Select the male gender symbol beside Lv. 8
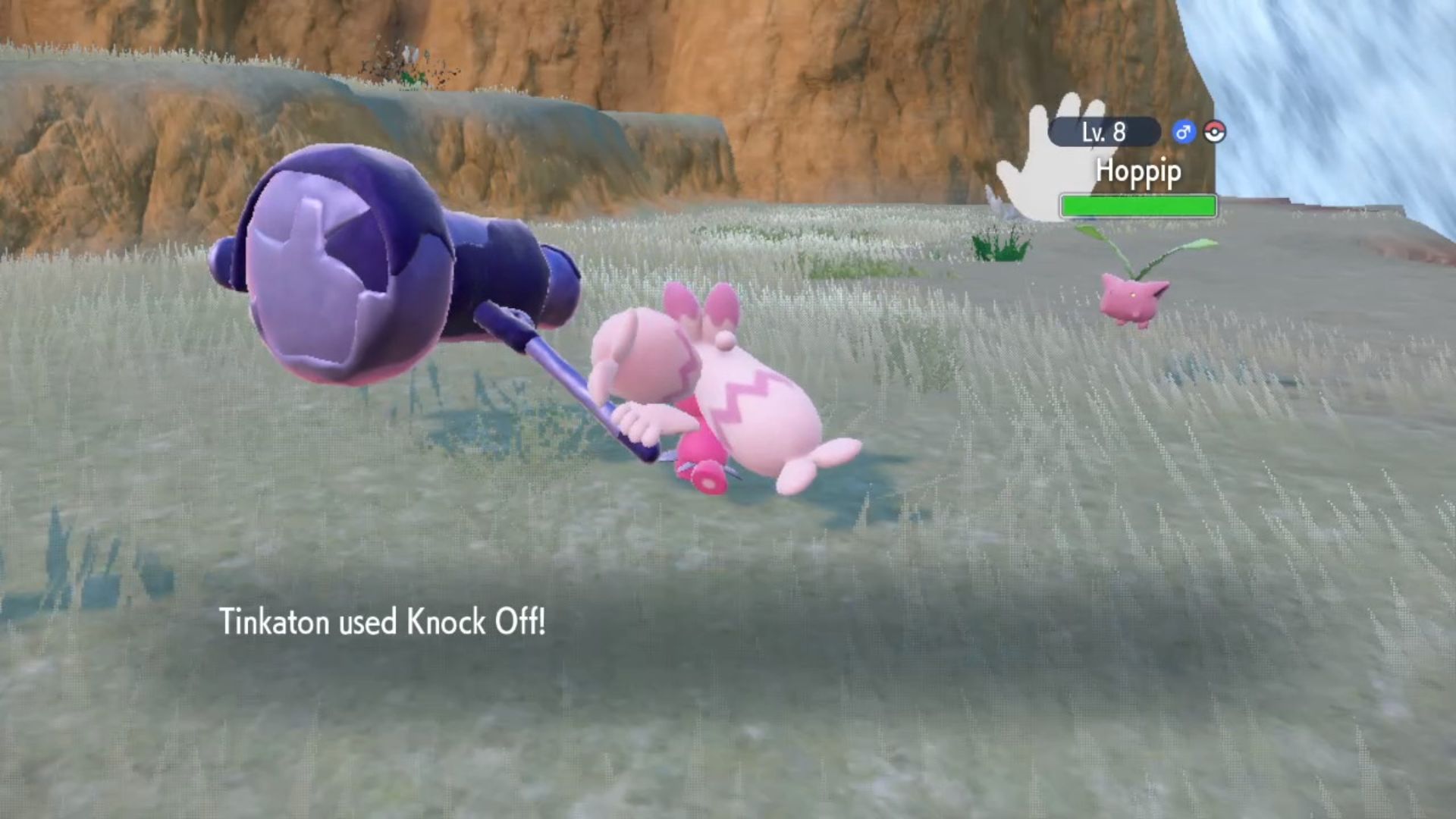Screen dimensions: 1456x819 click(1184, 131)
